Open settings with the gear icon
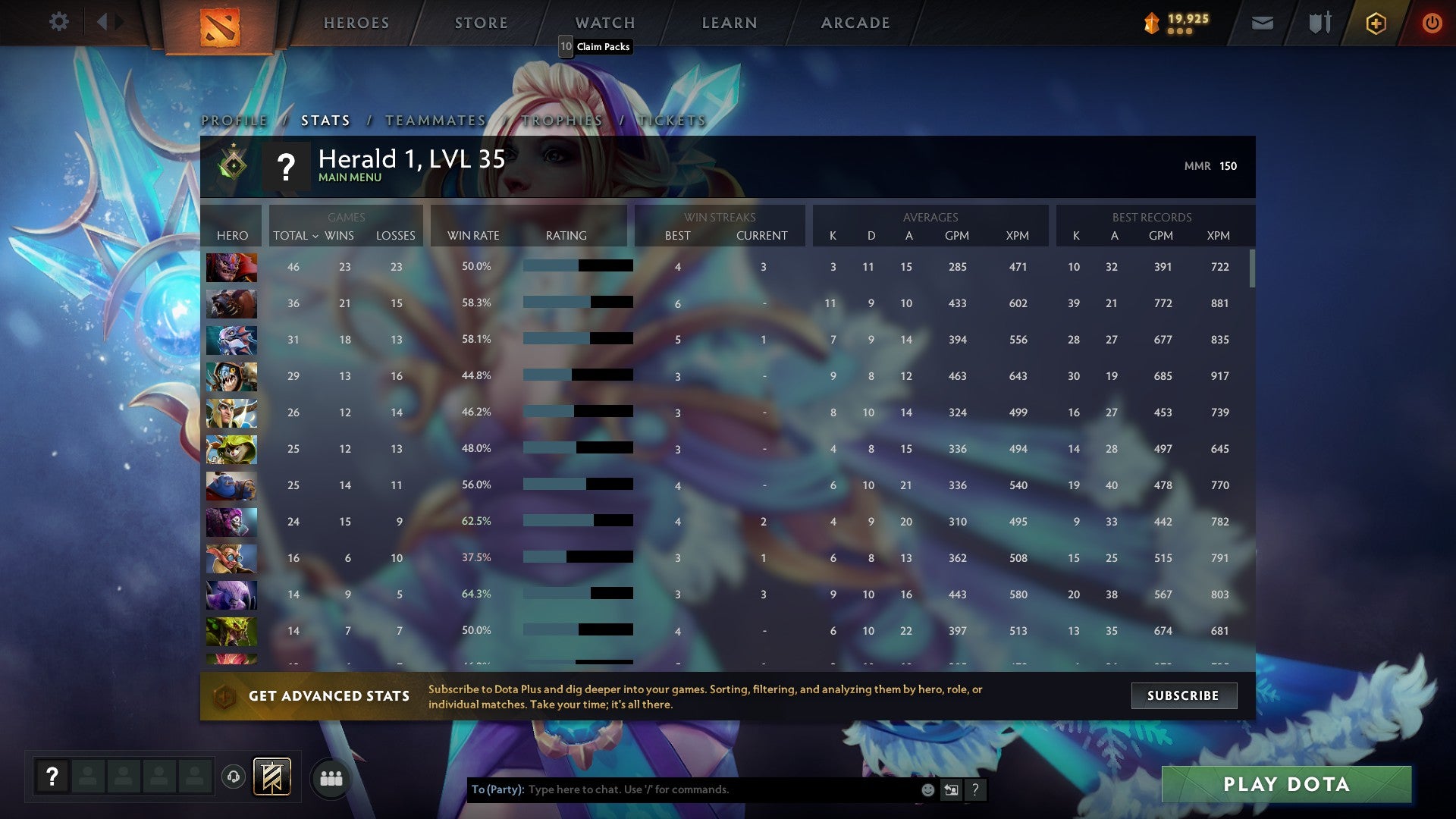1456x819 pixels. [x=58, y=22]
